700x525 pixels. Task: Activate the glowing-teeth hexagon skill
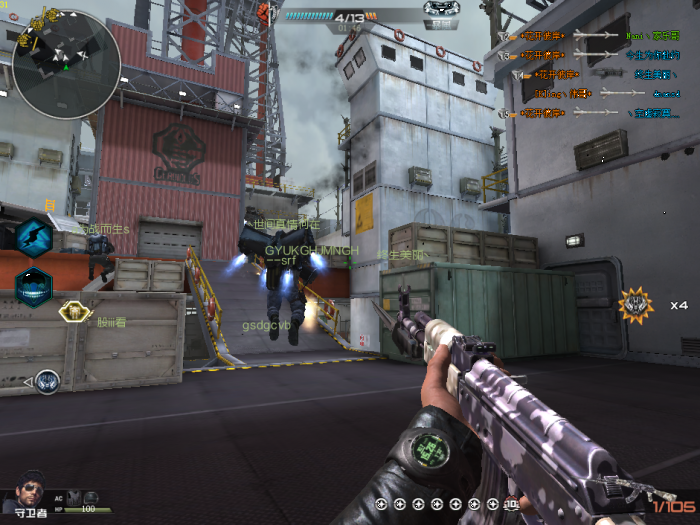coord(33,286)
